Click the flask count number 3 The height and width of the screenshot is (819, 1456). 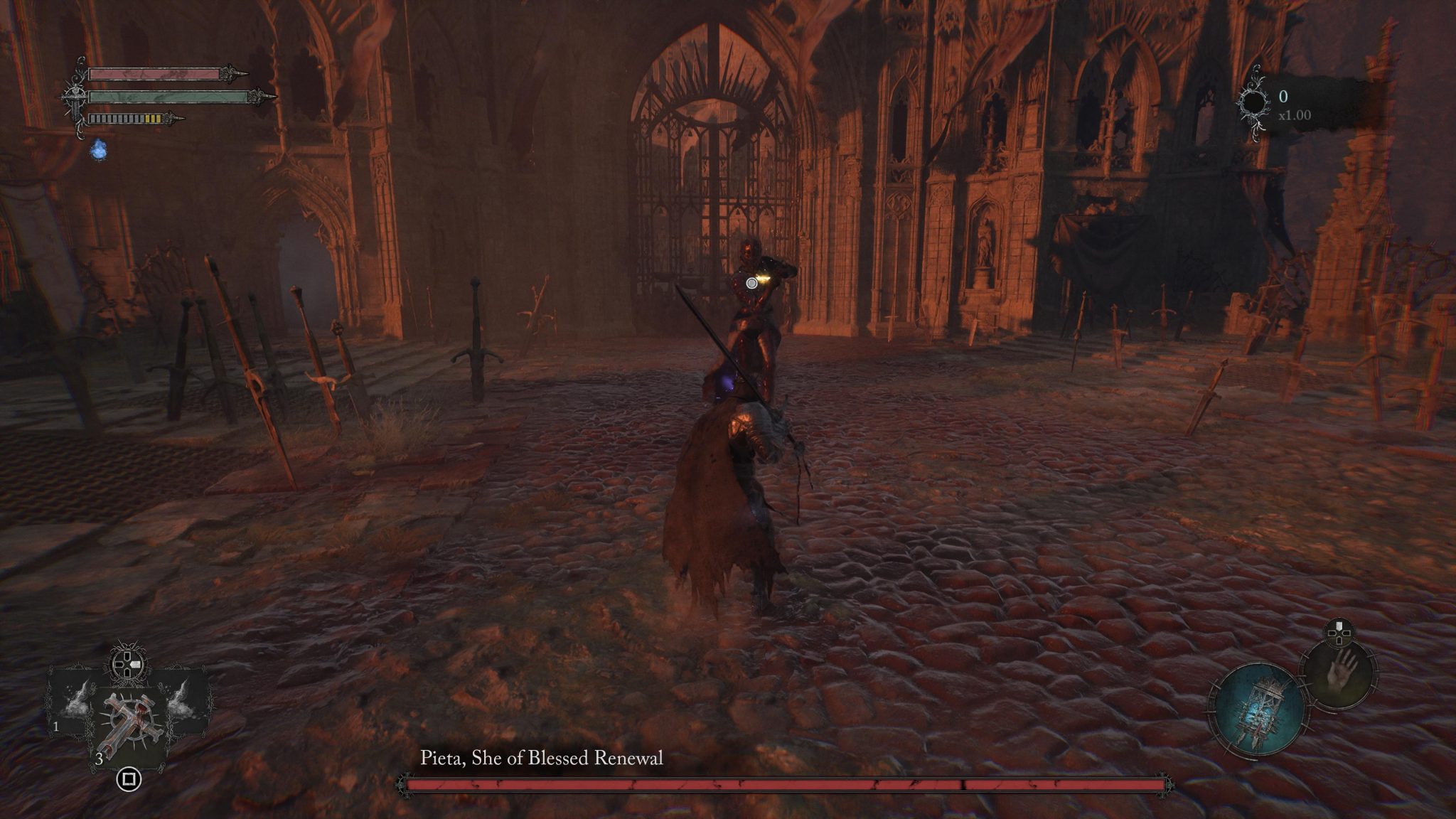point(100,759)
